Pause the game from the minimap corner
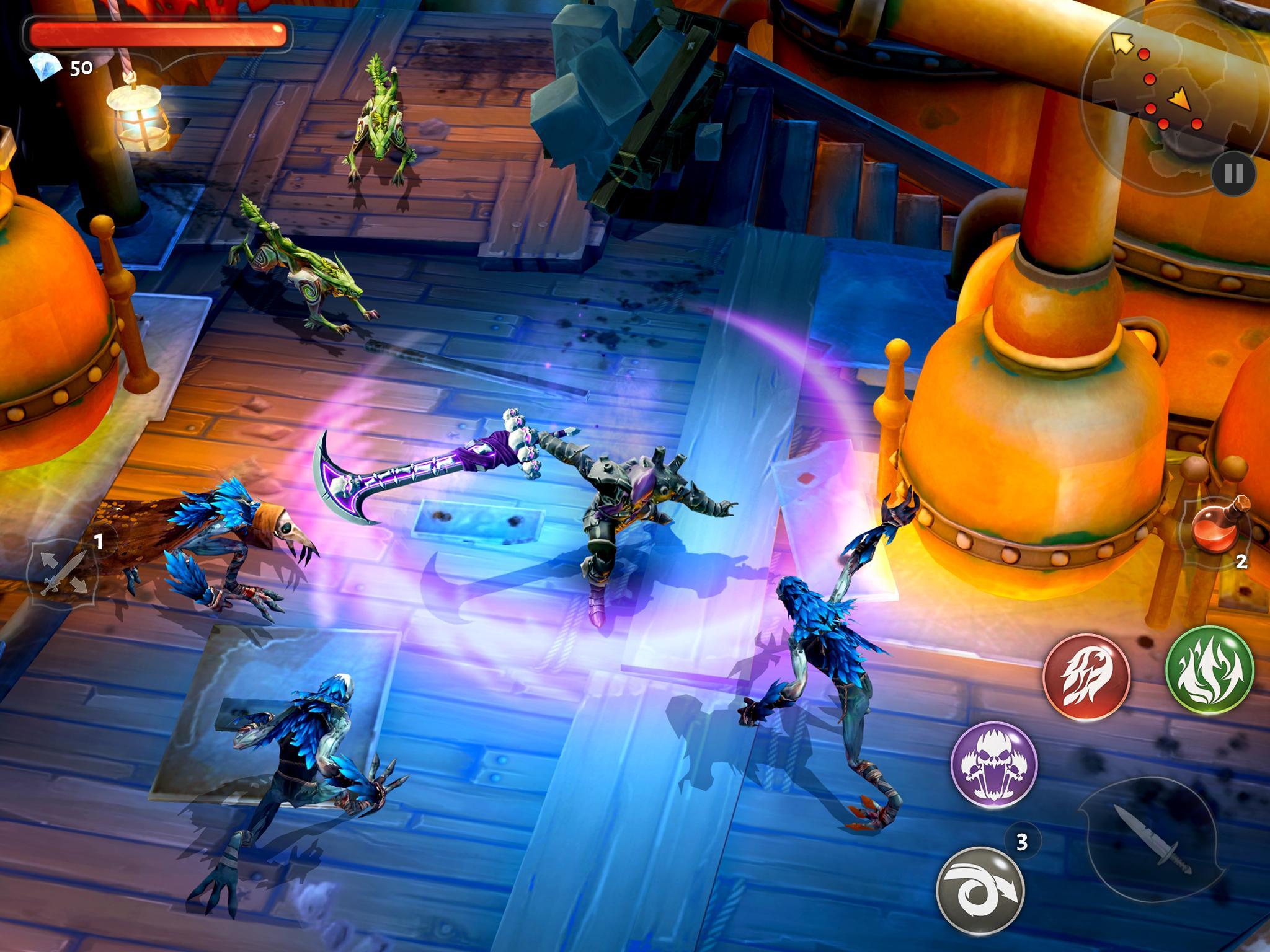The height and width of the screenshot is (952, 1270). pos(1235,175)
